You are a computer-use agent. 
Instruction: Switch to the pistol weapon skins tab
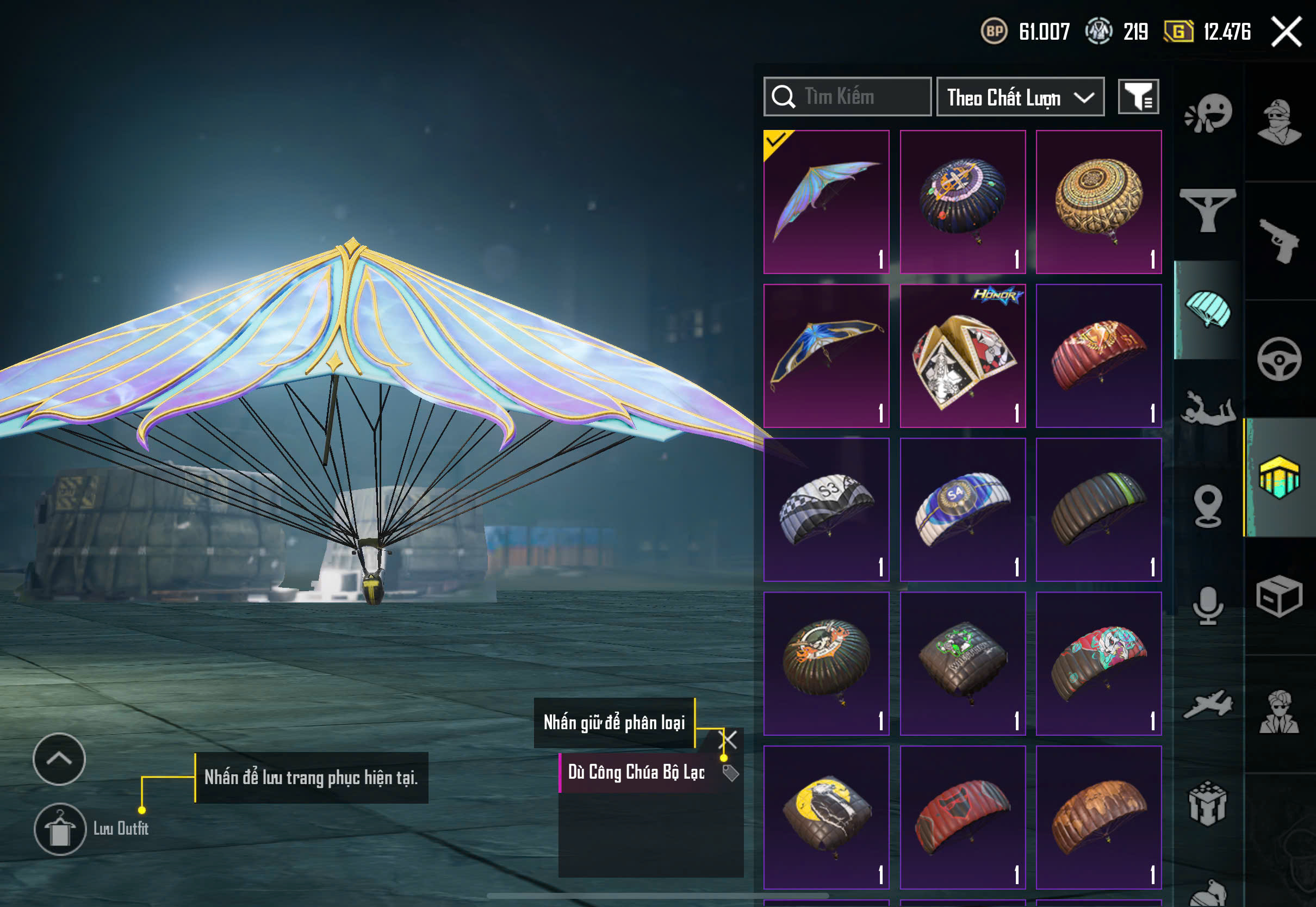pyautogui.click(x=1280, y=241)
